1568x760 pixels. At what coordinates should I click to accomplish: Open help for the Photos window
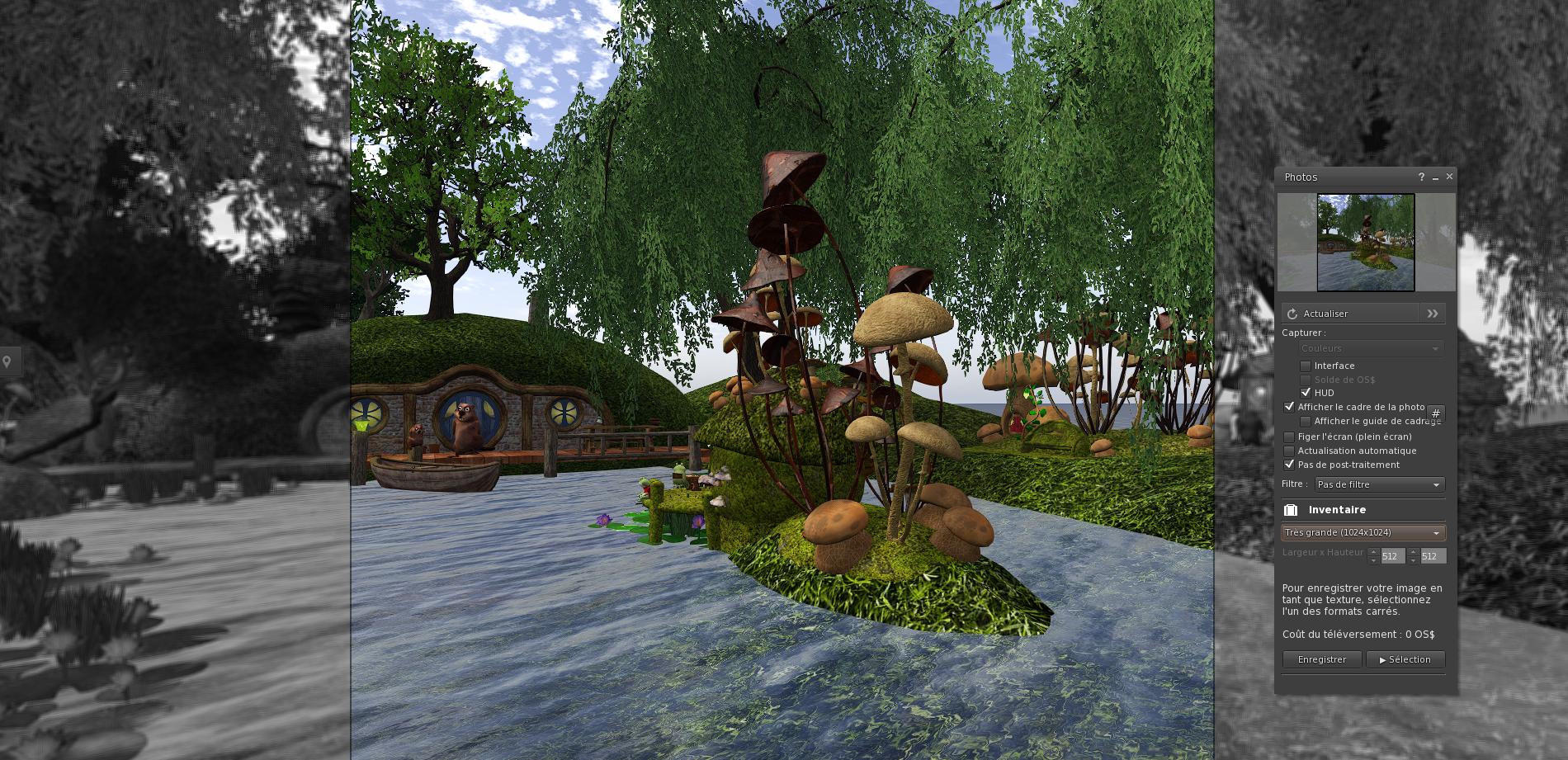[1421, 177]
